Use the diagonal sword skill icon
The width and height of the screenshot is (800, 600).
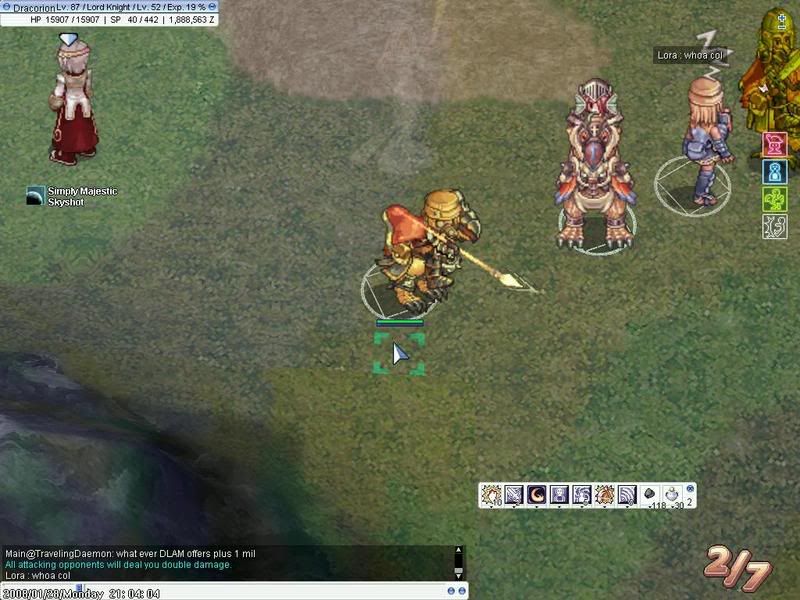tap(513, 494)
